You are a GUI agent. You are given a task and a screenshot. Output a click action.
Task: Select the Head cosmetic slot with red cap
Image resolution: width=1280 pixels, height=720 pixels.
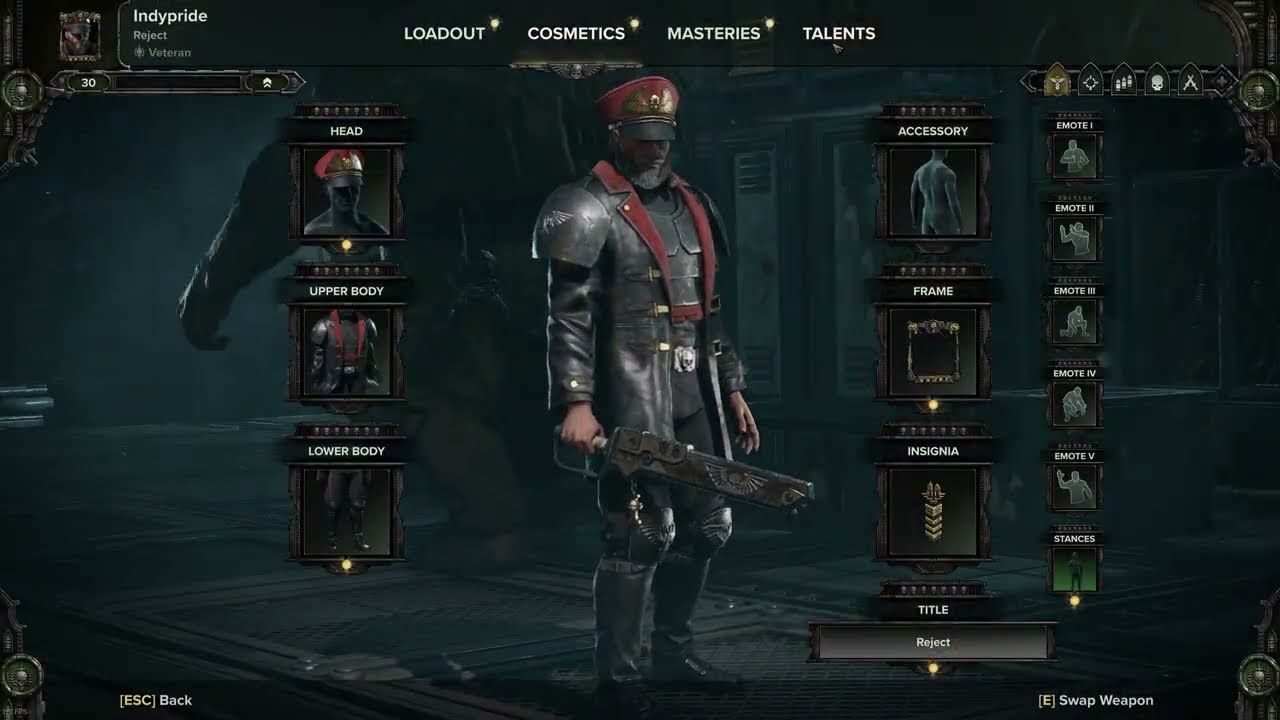coord(346,192)
